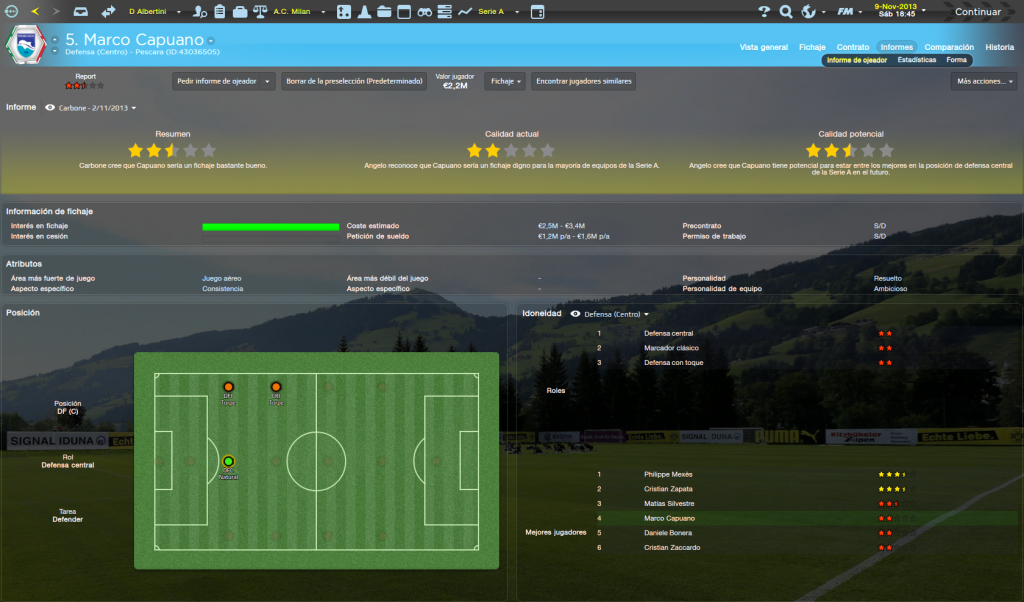The image size is (1024, 602).
Task: Expand the Más acciones dropdown
Action: (x=984, y=82)
